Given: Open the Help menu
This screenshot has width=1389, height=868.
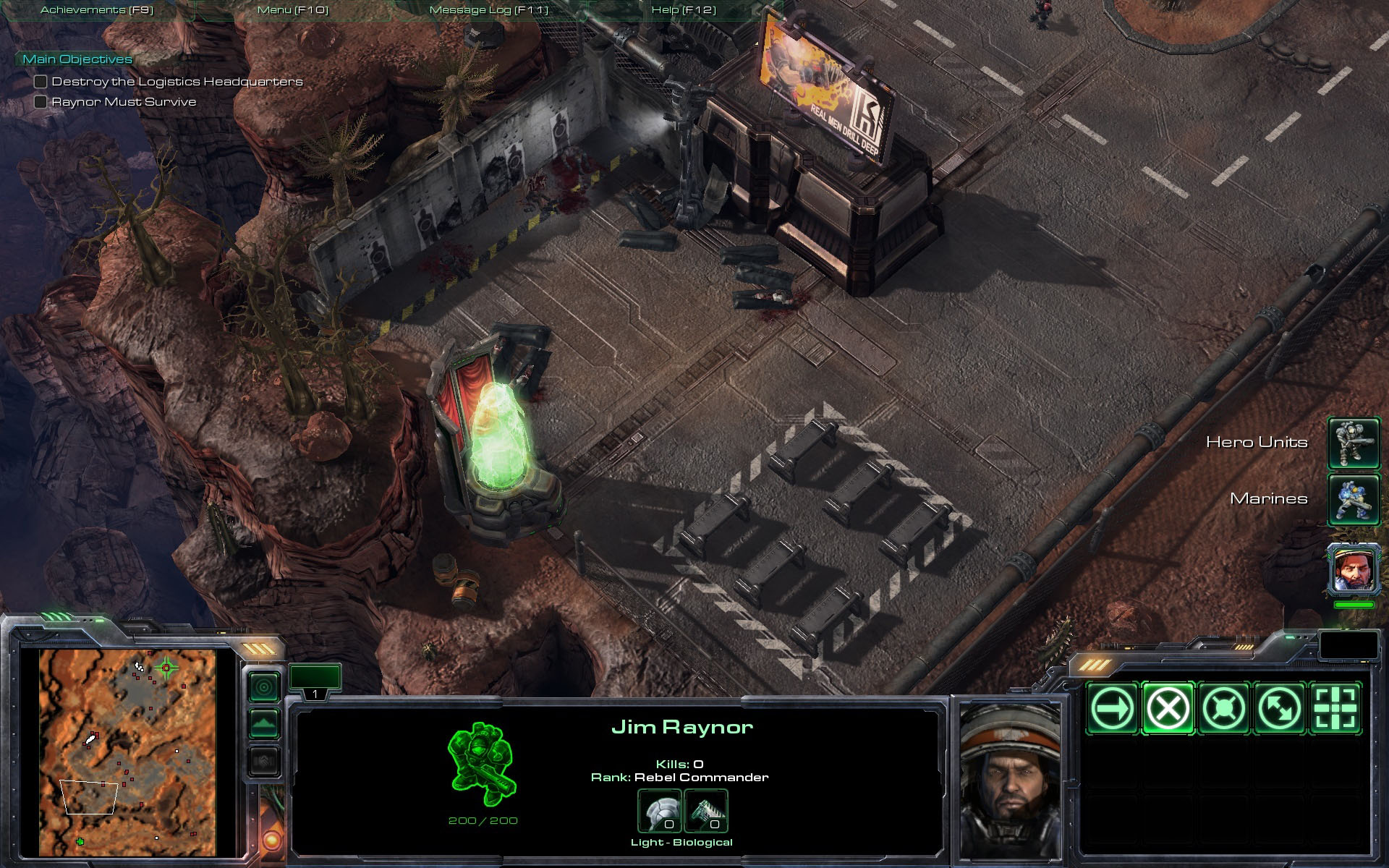Looking at the screenshot, I should click(x=684, y=10).
